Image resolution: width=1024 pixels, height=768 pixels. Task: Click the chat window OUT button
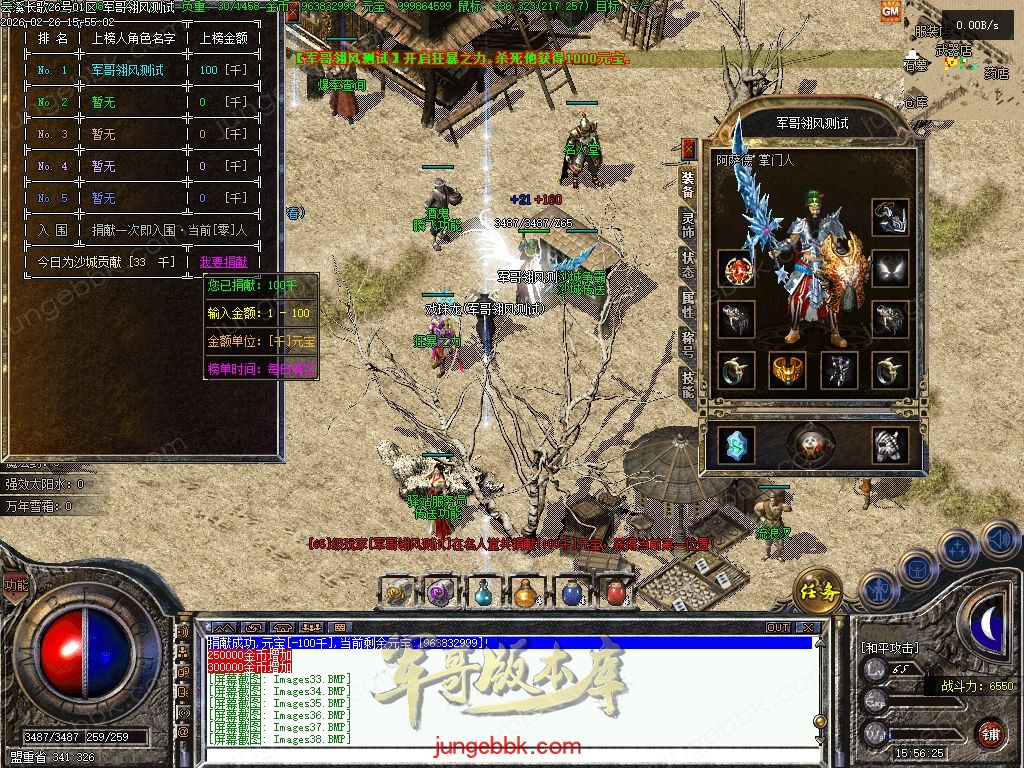pos(777,627)
